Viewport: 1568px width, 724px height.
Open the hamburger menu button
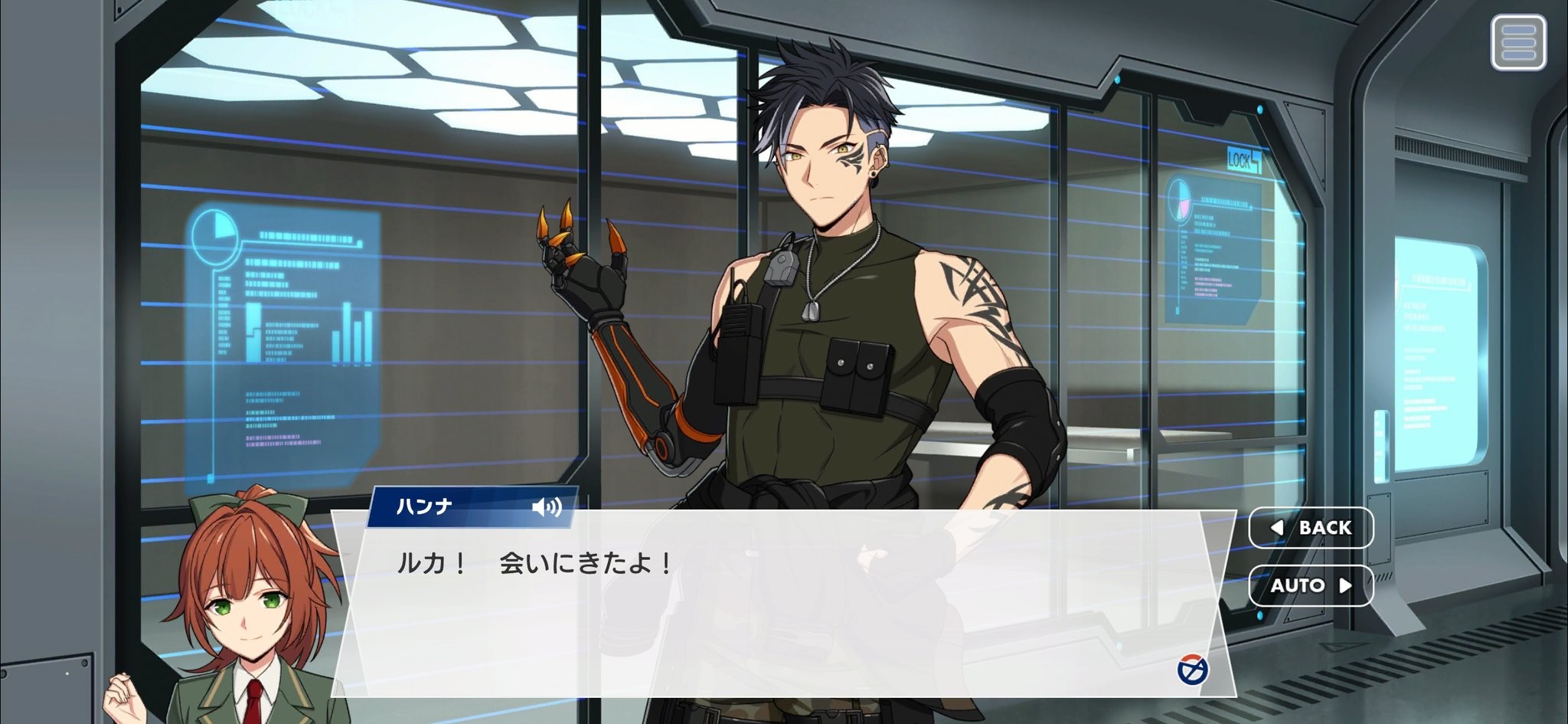1518,43
